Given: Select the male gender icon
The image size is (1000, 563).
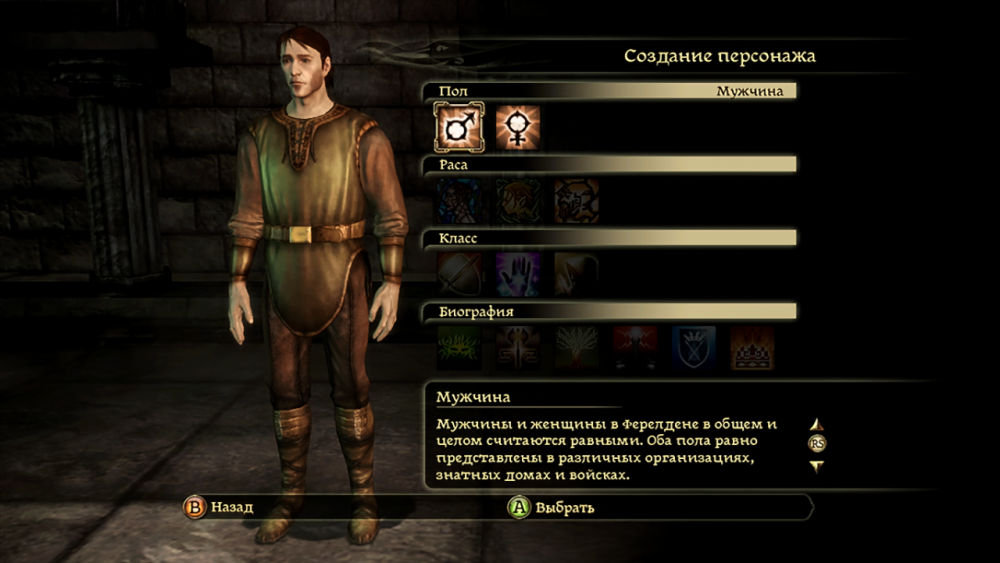Looking at the screenshot, I should [x=459, y=128].
